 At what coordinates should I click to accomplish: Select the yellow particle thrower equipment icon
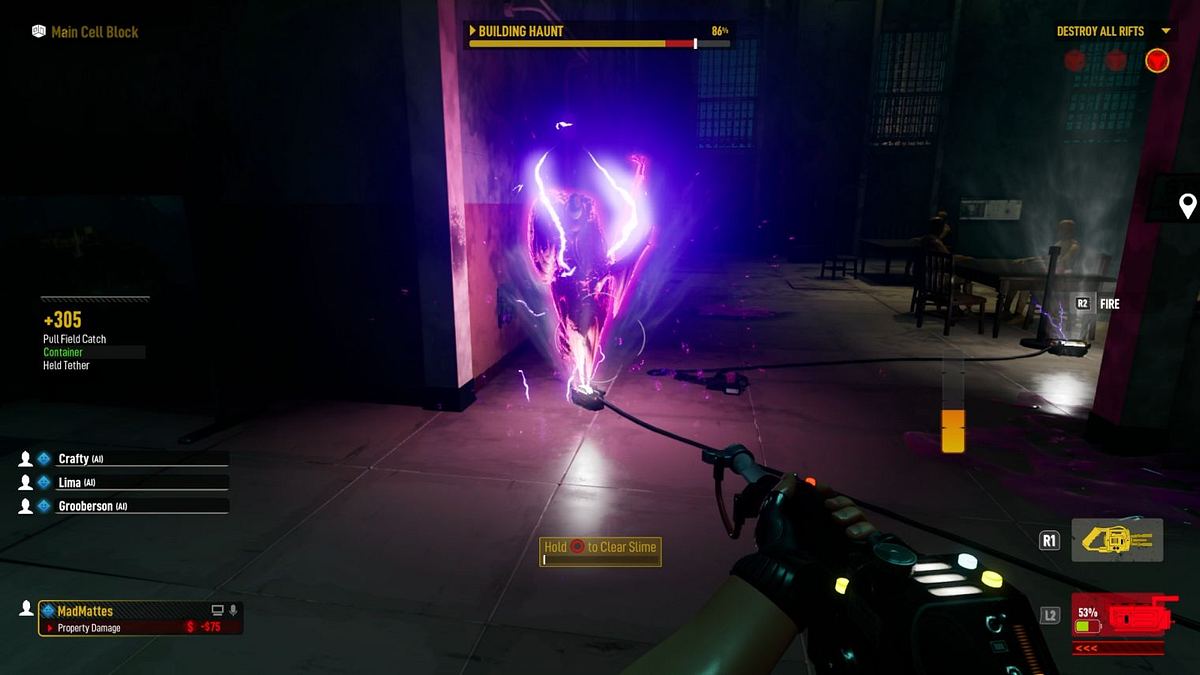tap(1117, 540)
